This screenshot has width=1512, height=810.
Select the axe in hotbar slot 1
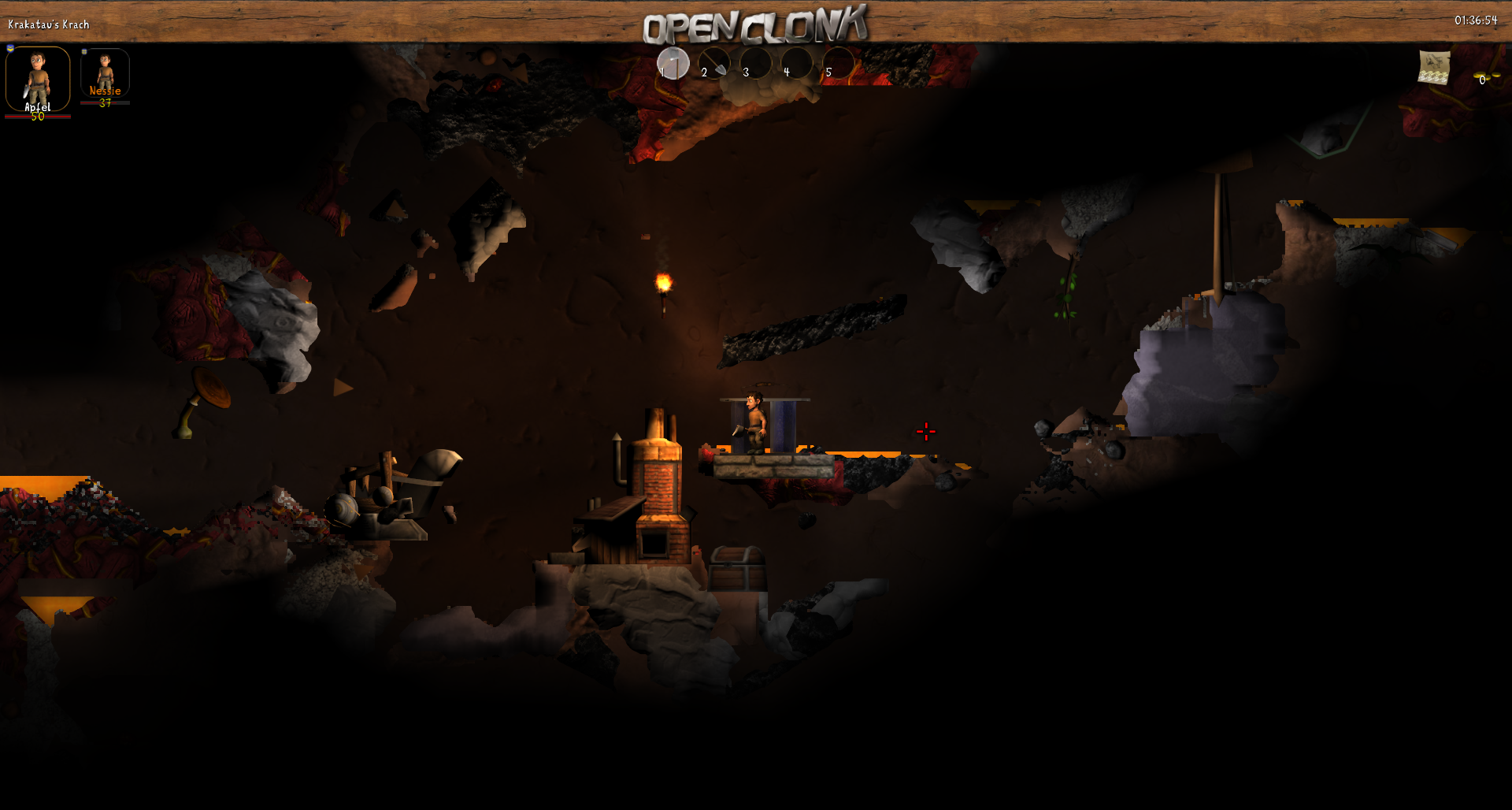pyautogui.click(x=673, y=63)
